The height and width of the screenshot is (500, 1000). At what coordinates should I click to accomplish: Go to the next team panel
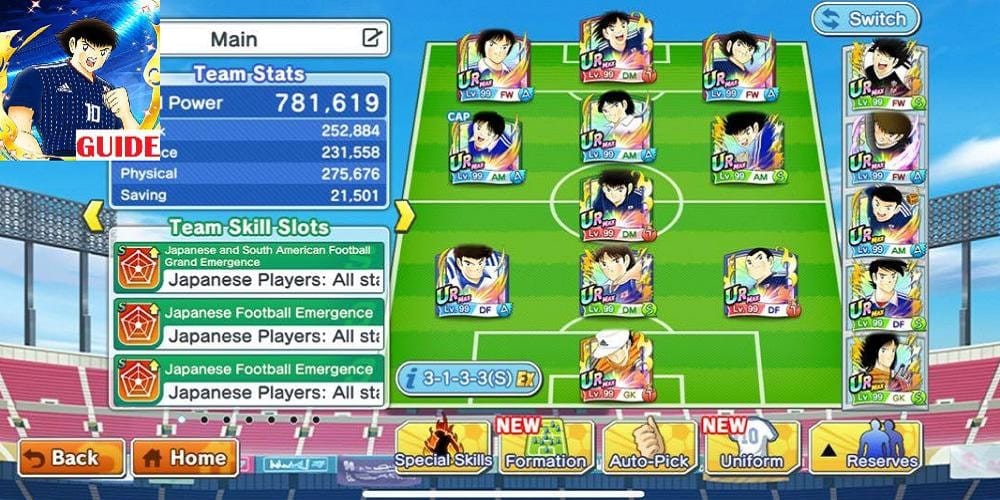[404, 215]
